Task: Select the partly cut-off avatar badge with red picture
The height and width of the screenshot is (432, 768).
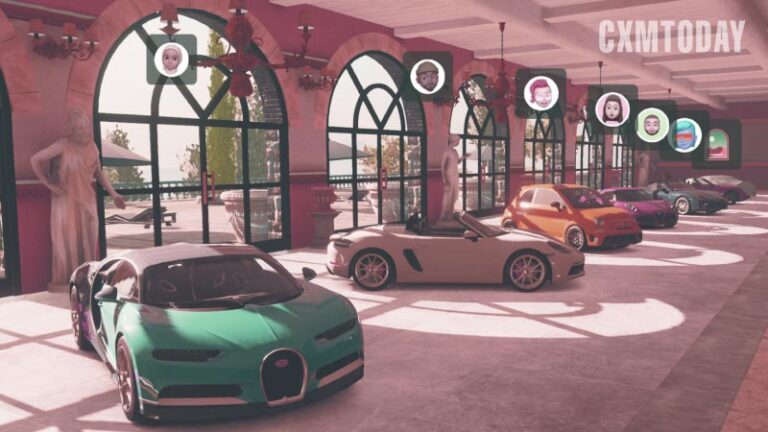Action: (718, 143)
